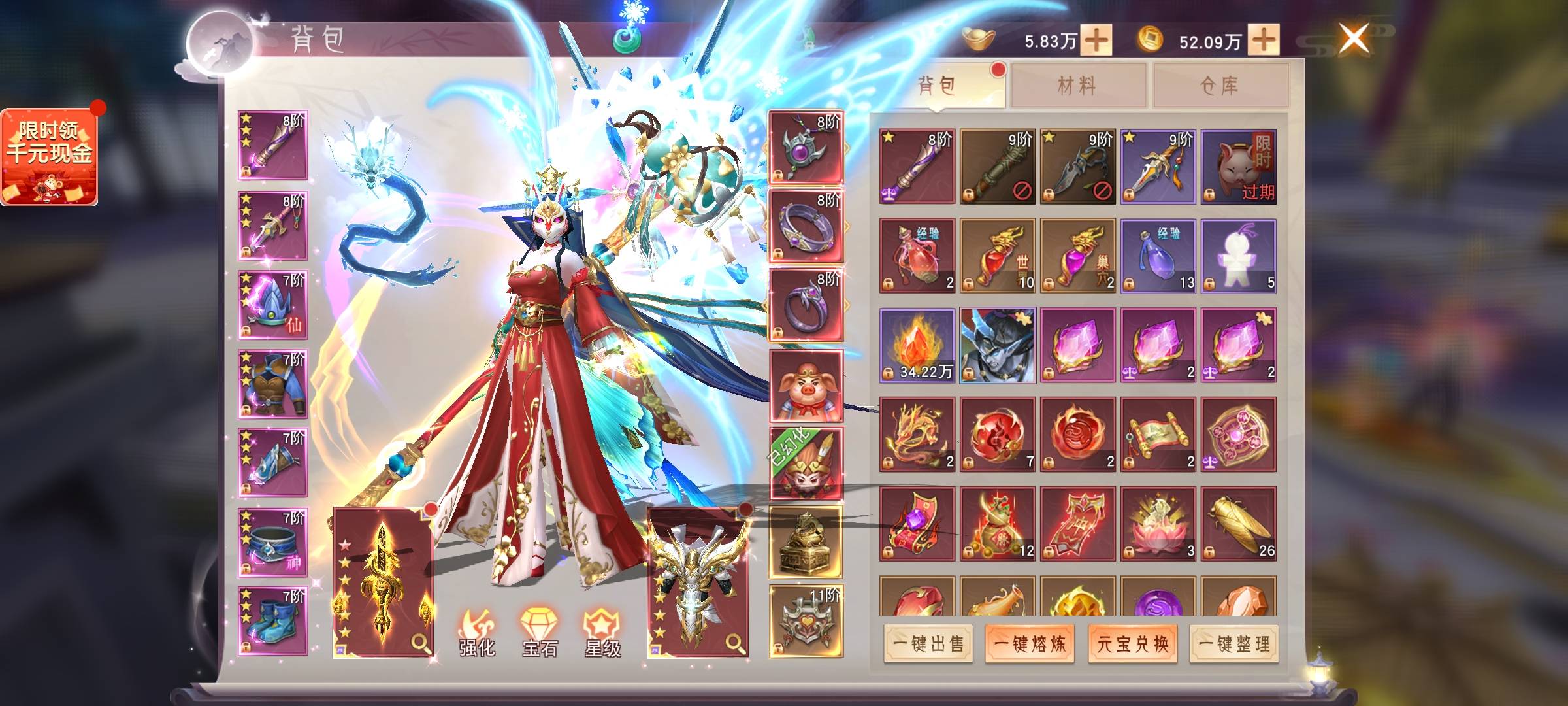Screen dimensions: 1568x706
Task: Select the flame item showing 34.22万
Action: pyautogui.click(x=917, y=345)
